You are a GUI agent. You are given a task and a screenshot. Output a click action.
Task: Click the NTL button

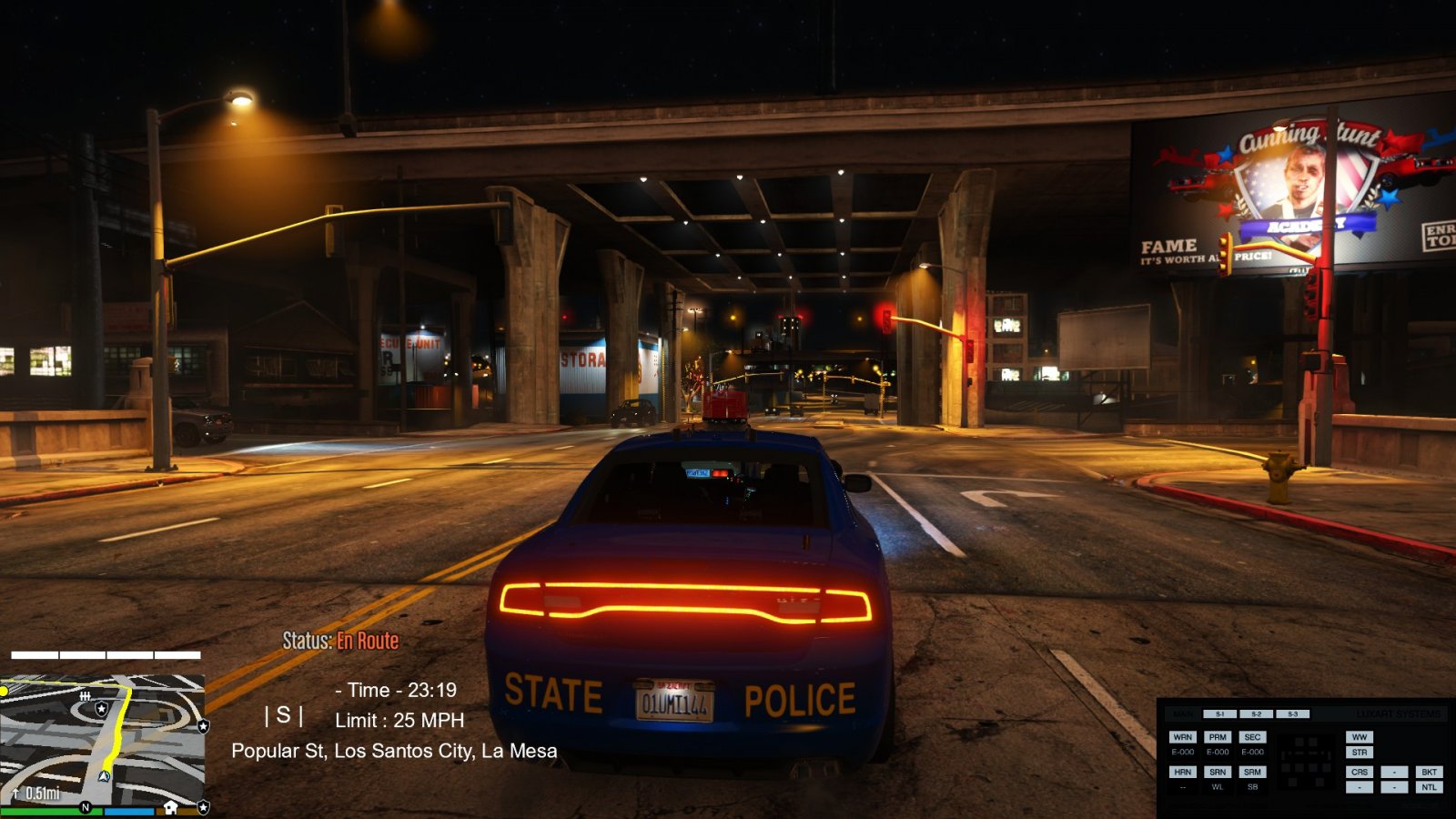click(1429, 787)
